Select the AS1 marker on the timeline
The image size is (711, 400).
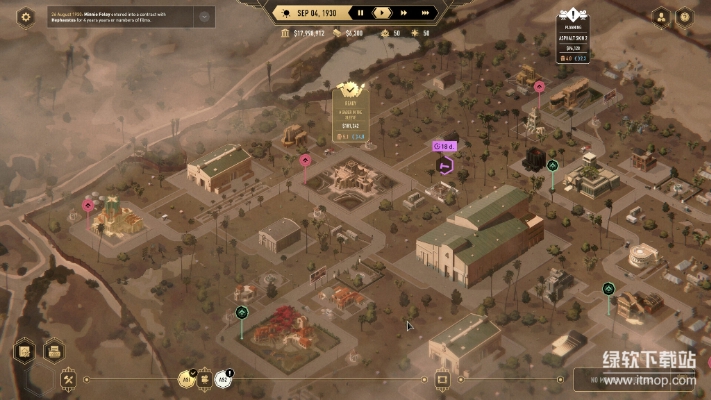click(x=185, y=379)
